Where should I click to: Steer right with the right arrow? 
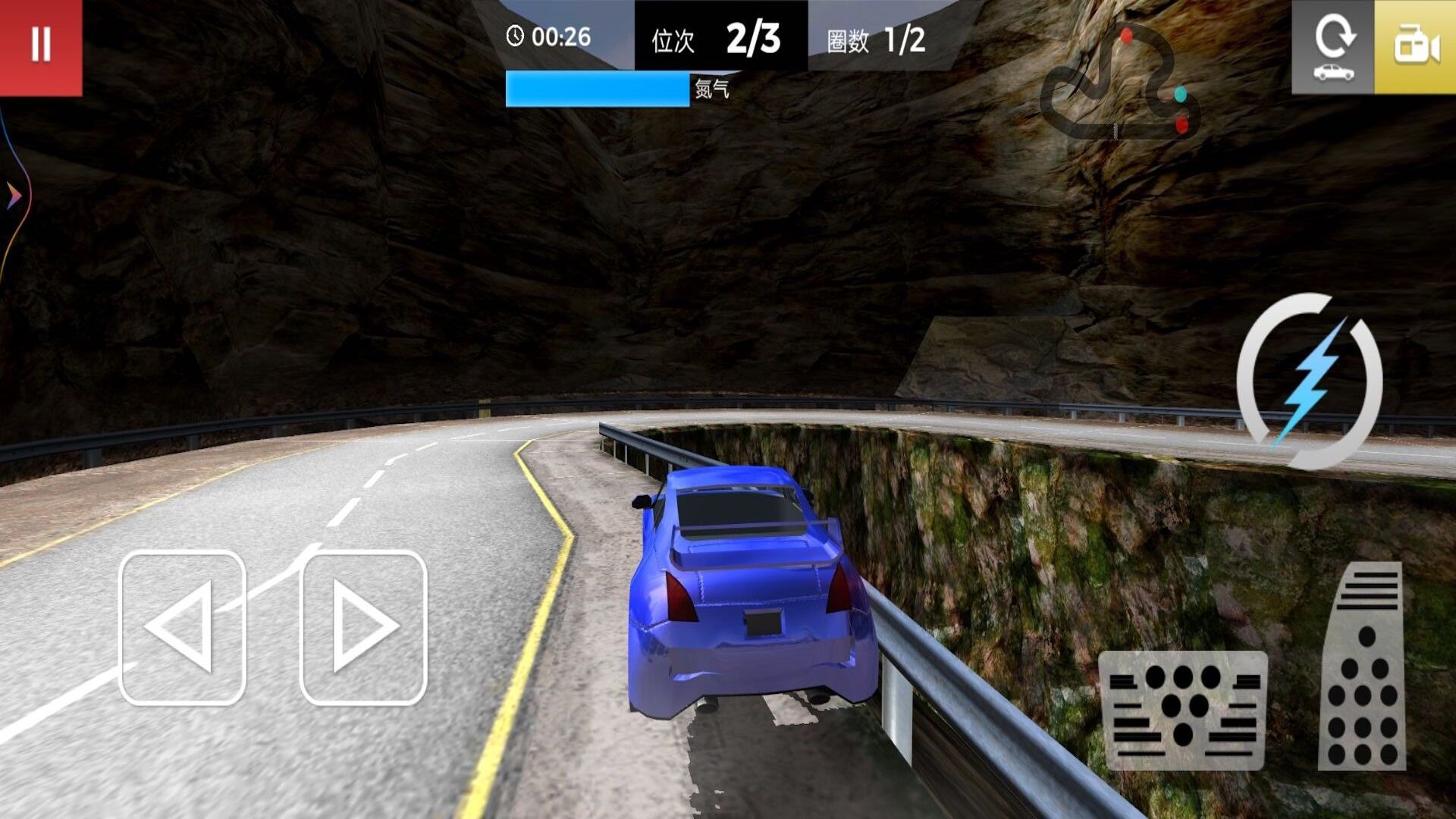tap(364, 628)
